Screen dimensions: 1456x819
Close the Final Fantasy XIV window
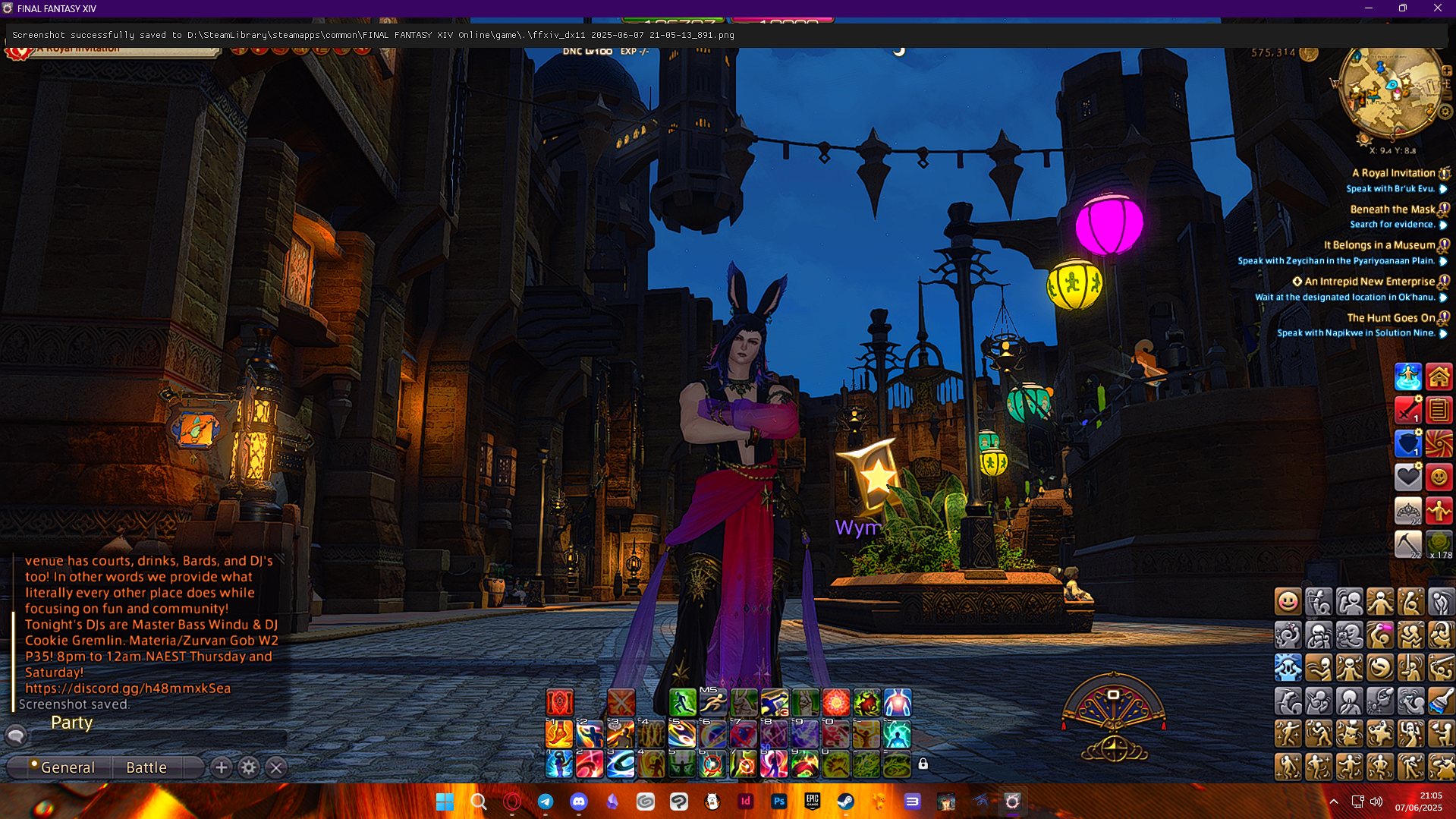coord(1437,8)
